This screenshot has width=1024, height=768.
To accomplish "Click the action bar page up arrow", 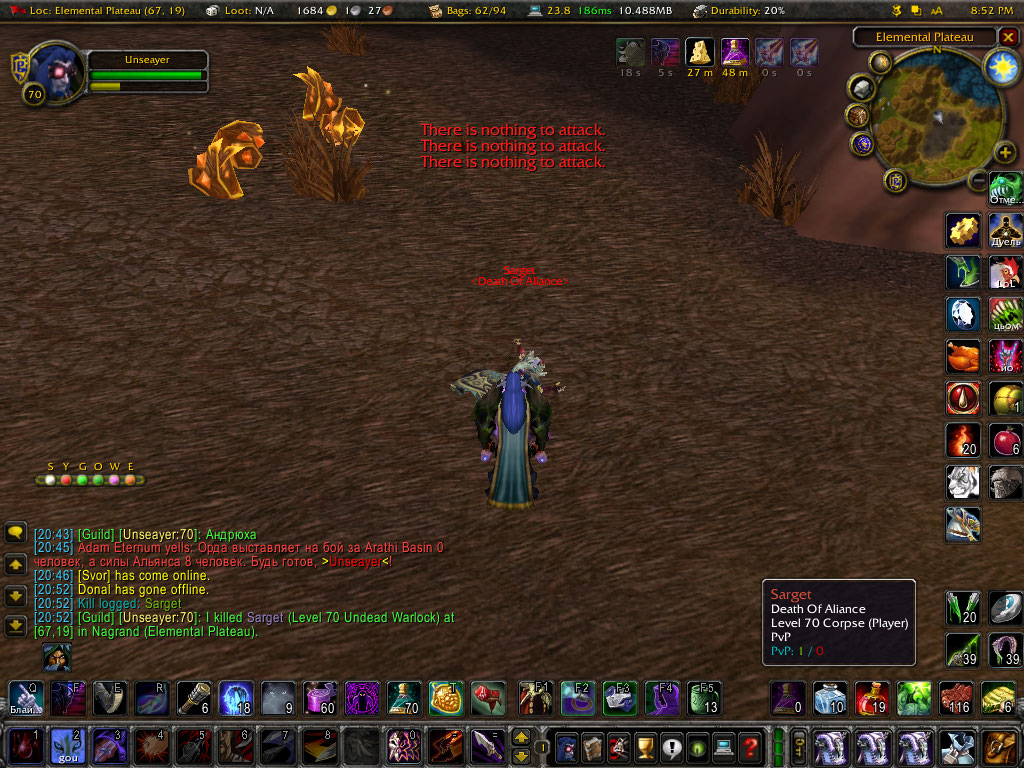I will [x=521, y=737].
